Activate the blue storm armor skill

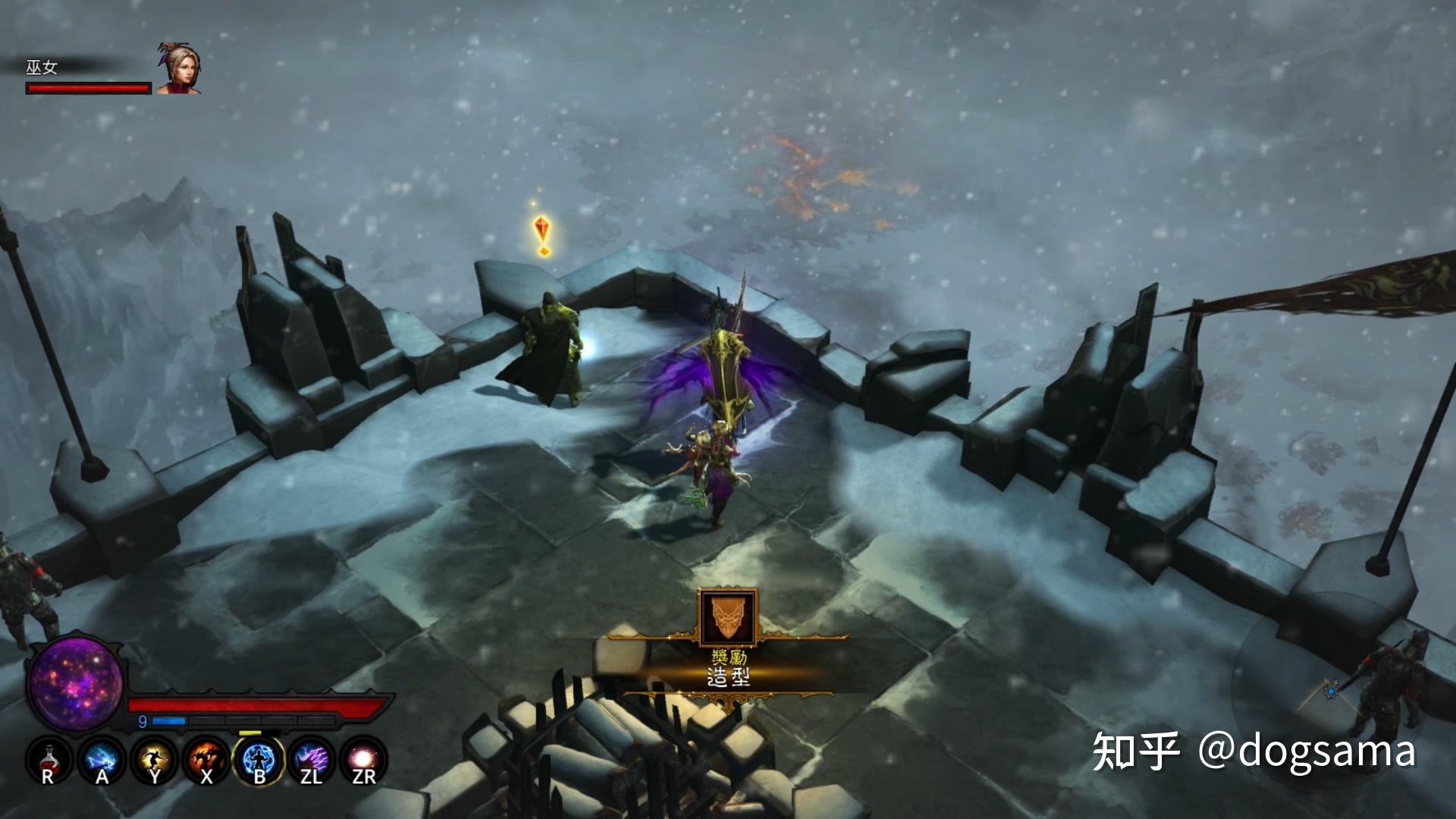pyautogui.click(x=259, y=760)
